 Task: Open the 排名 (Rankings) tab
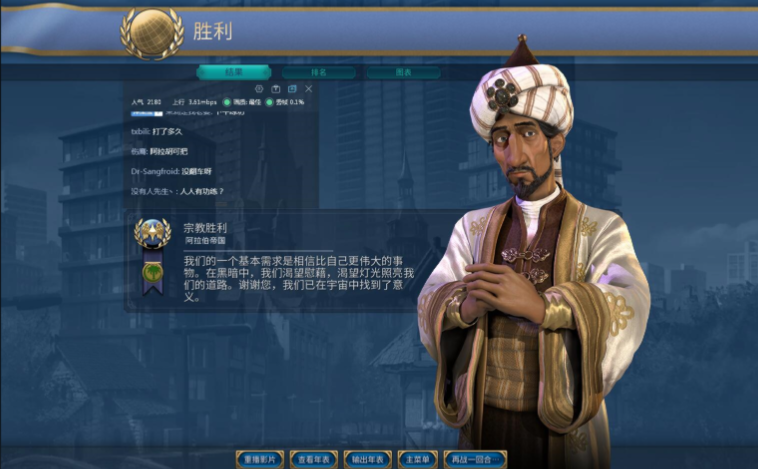(318, 73)
